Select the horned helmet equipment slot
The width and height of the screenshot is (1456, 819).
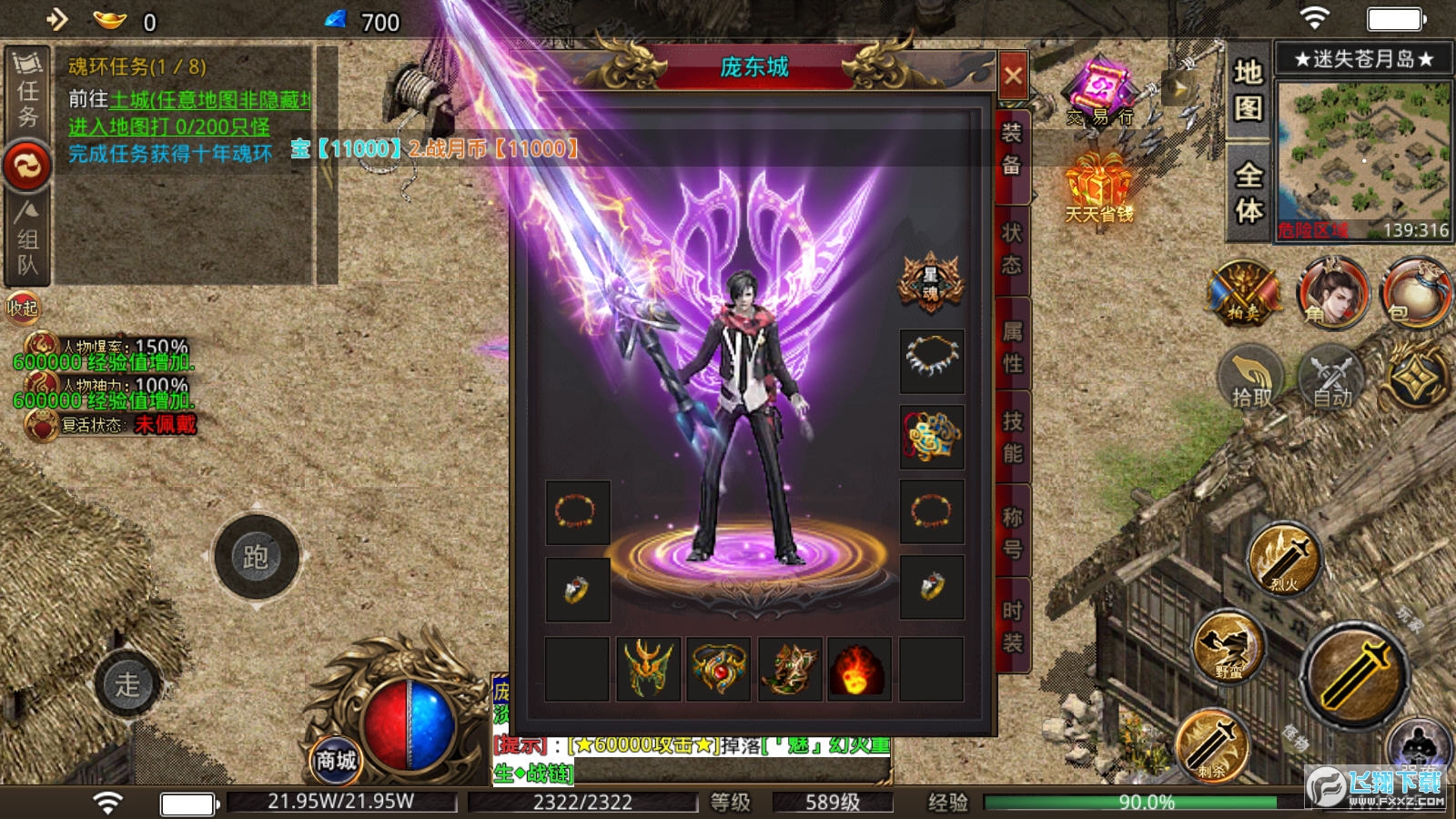[x=648, y=670]
